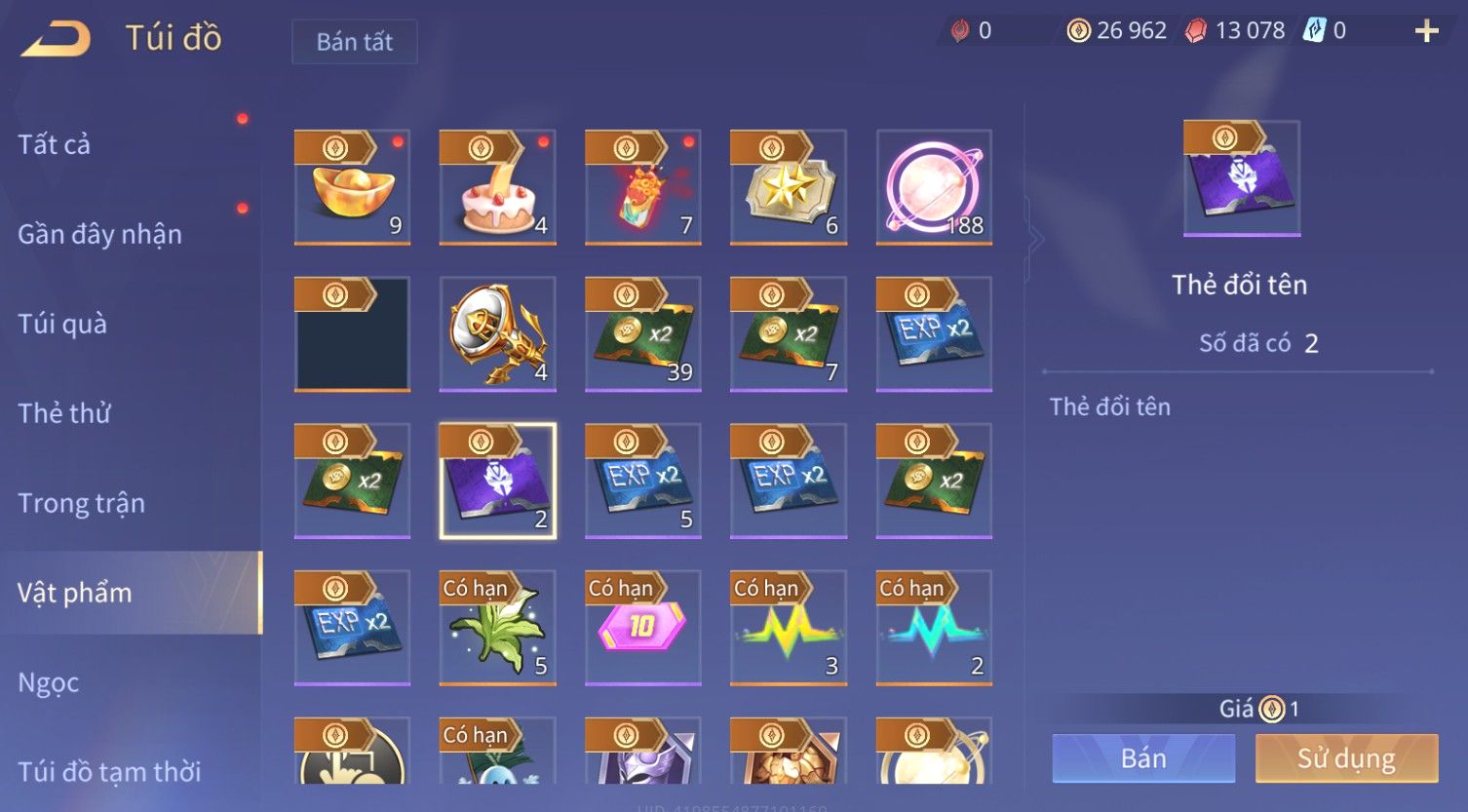Go back using the arrow button

(x=57, y=39)
